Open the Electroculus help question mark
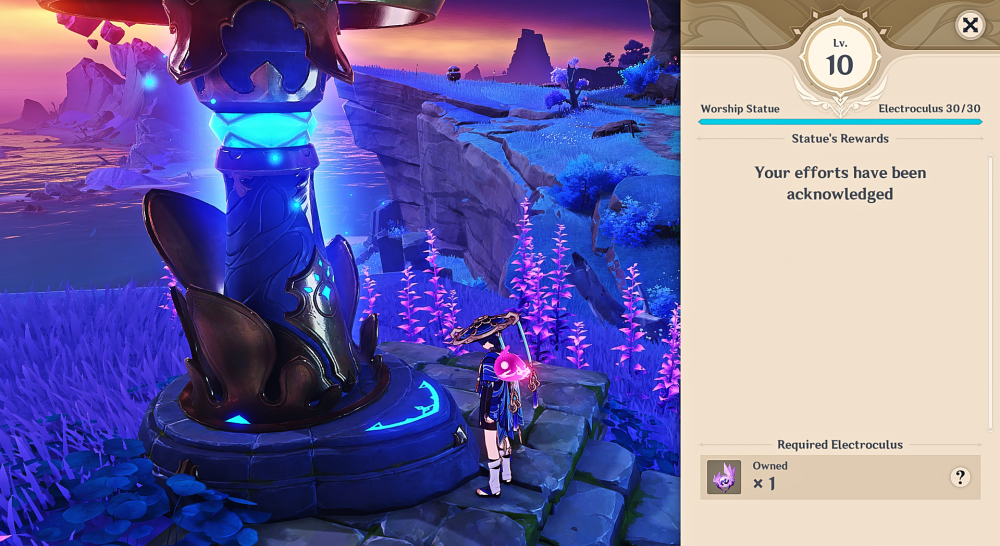This screenshot has height=546, width=1000. tap(960, 477)
